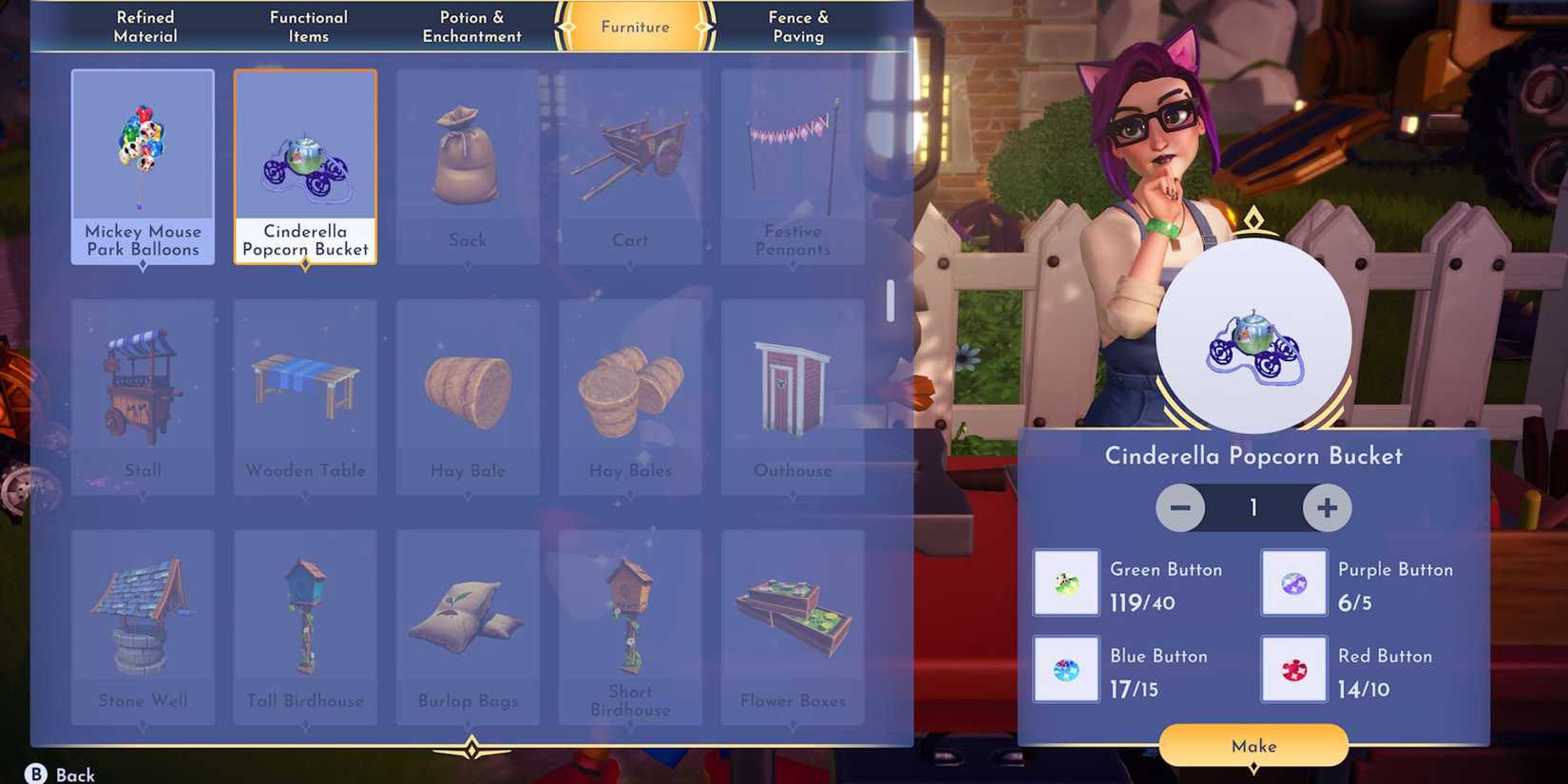
Task: Open the Furniture tab
Action: [x=633, y=27]
